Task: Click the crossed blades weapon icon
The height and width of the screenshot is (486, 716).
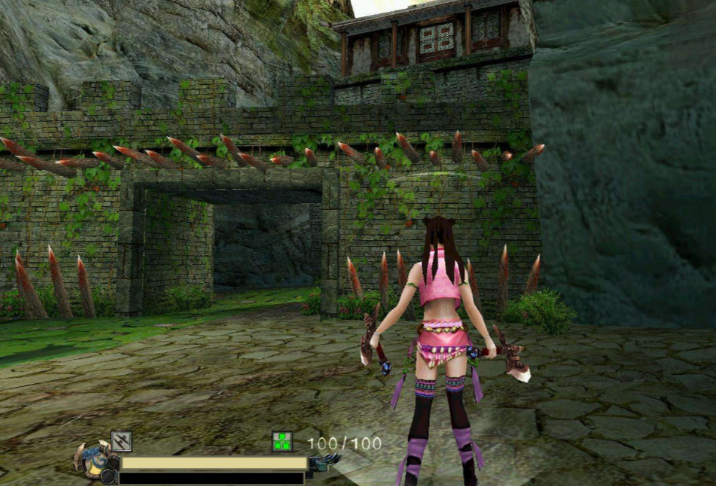Action: click(x=121, y=440)
